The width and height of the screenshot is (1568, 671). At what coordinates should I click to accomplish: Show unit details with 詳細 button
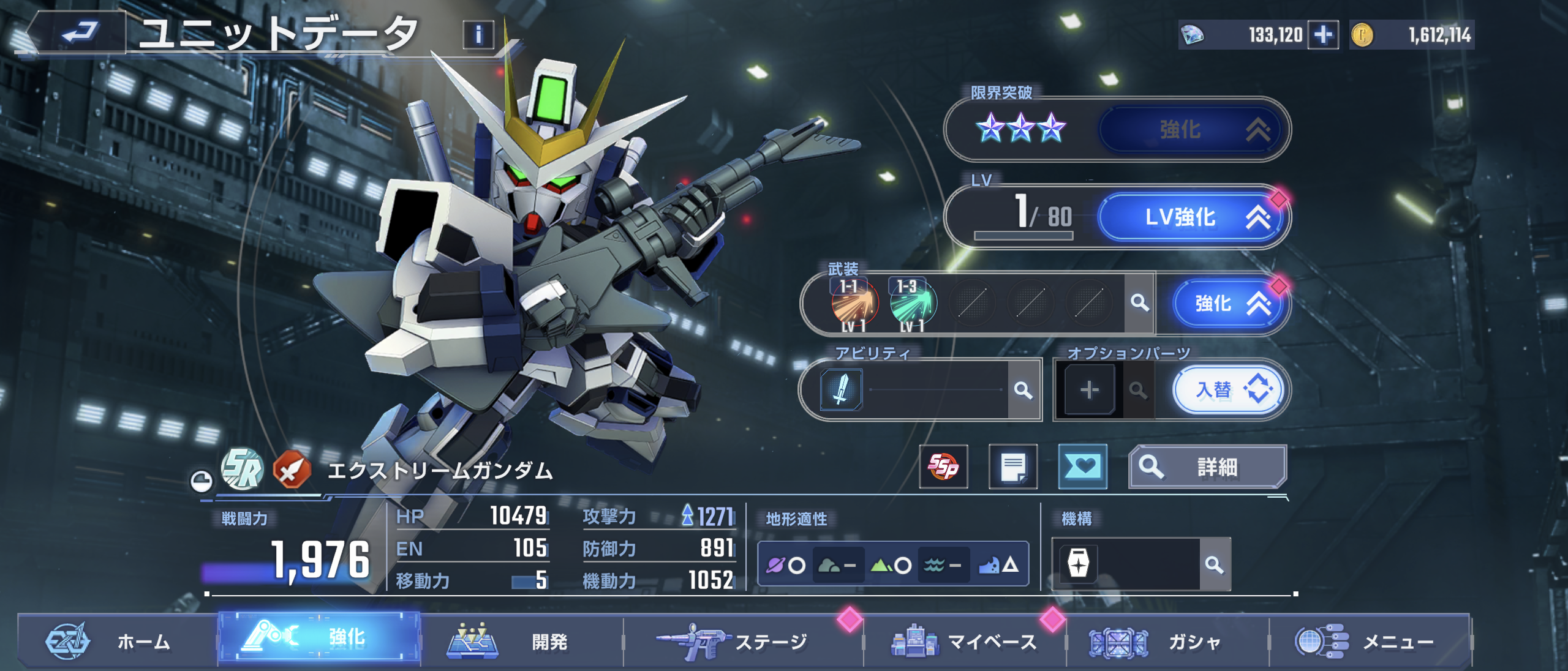click(1207, 467)
